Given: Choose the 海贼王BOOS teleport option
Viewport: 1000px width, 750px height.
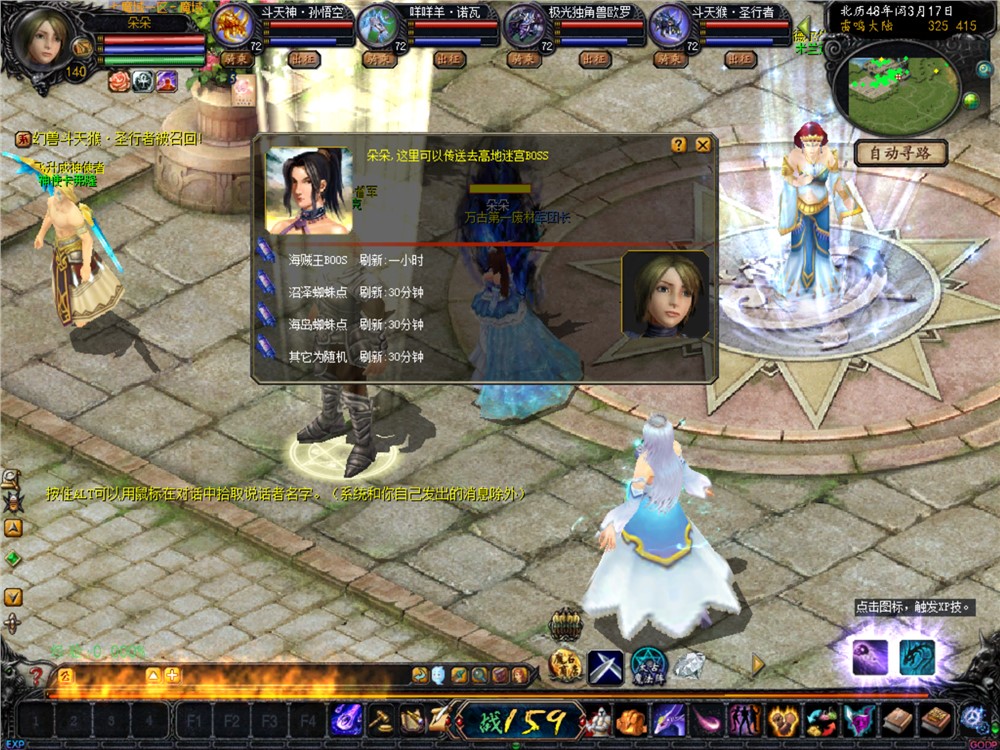Looking at the screenshot, I should [x=317, y=260].
